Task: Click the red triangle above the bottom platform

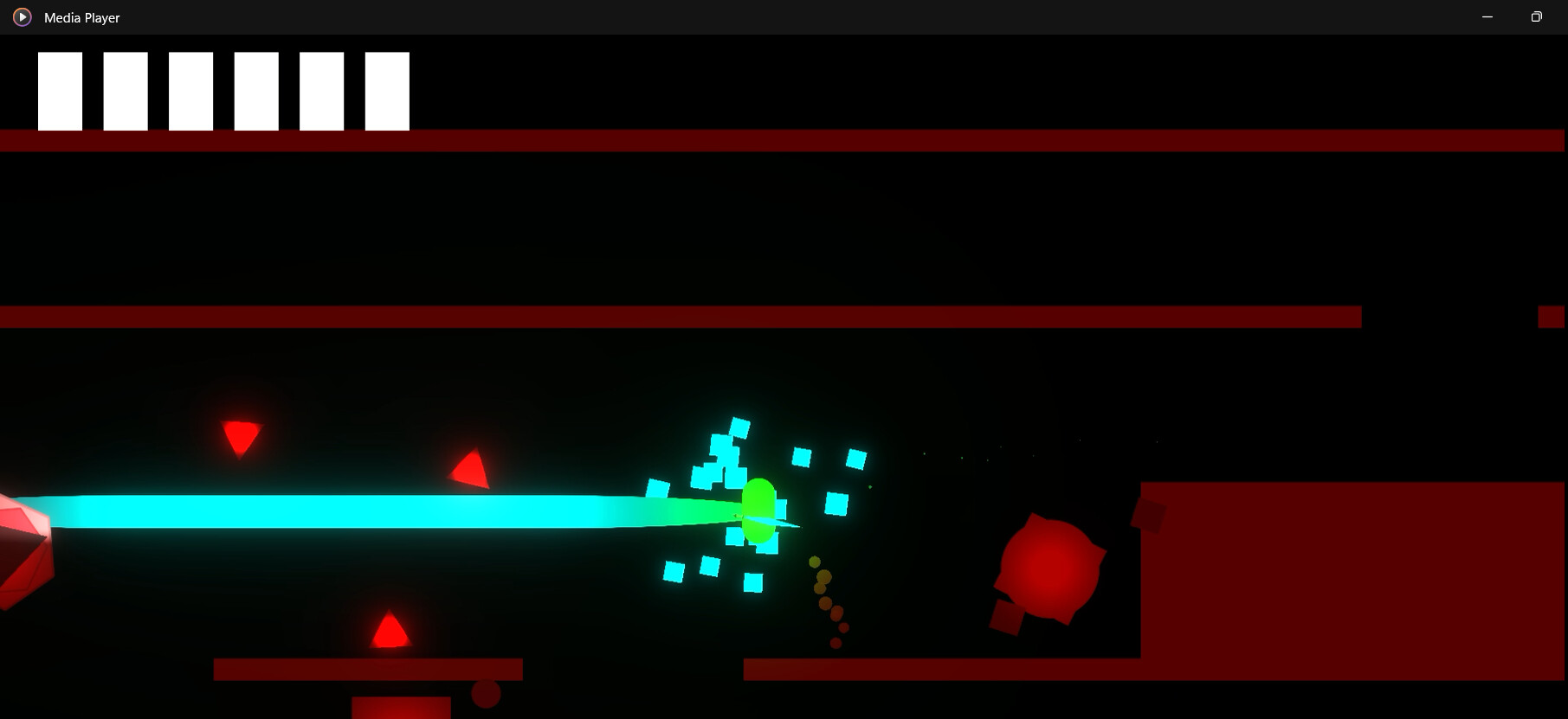Action: (x=388, y=631)
